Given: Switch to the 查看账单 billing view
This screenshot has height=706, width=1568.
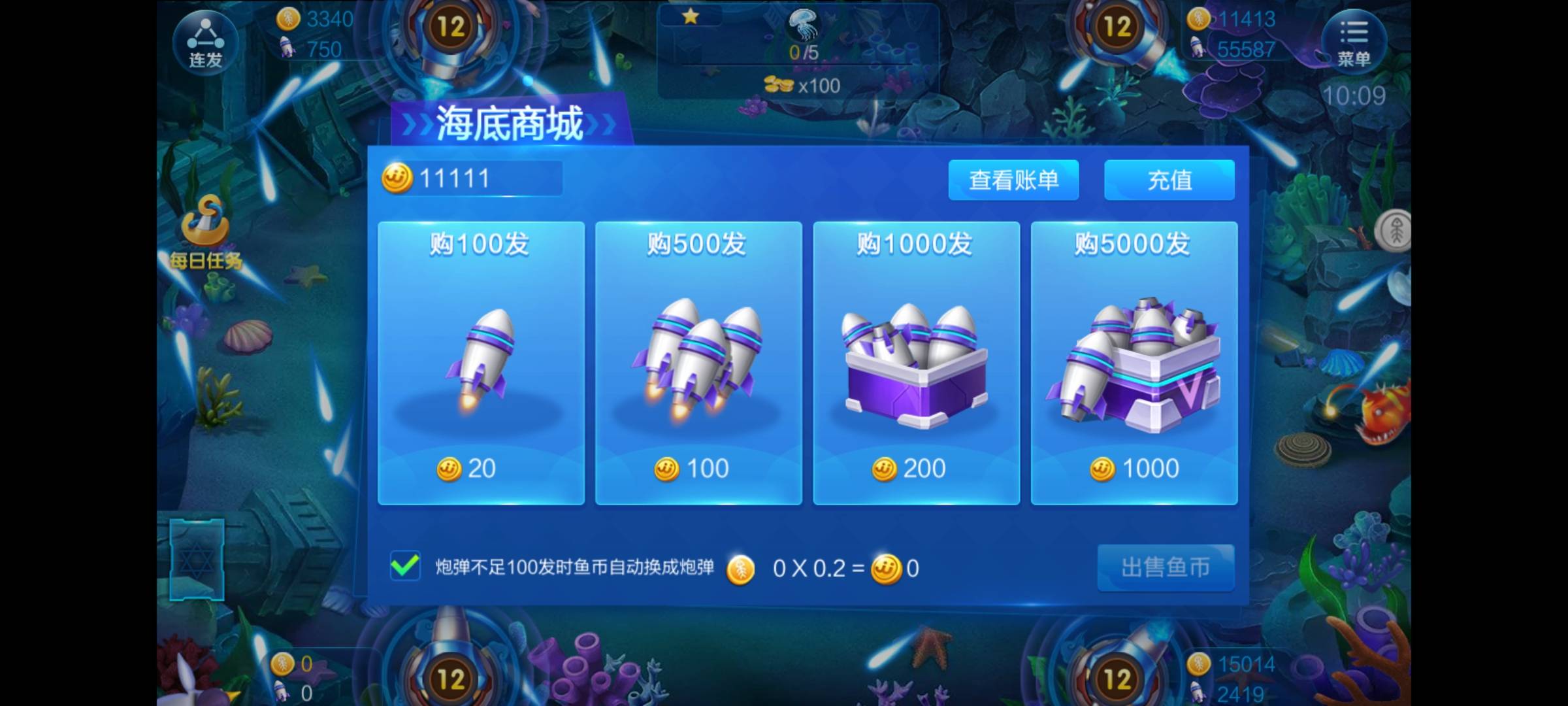Looking at the screenshot, I should point(1013,179).
